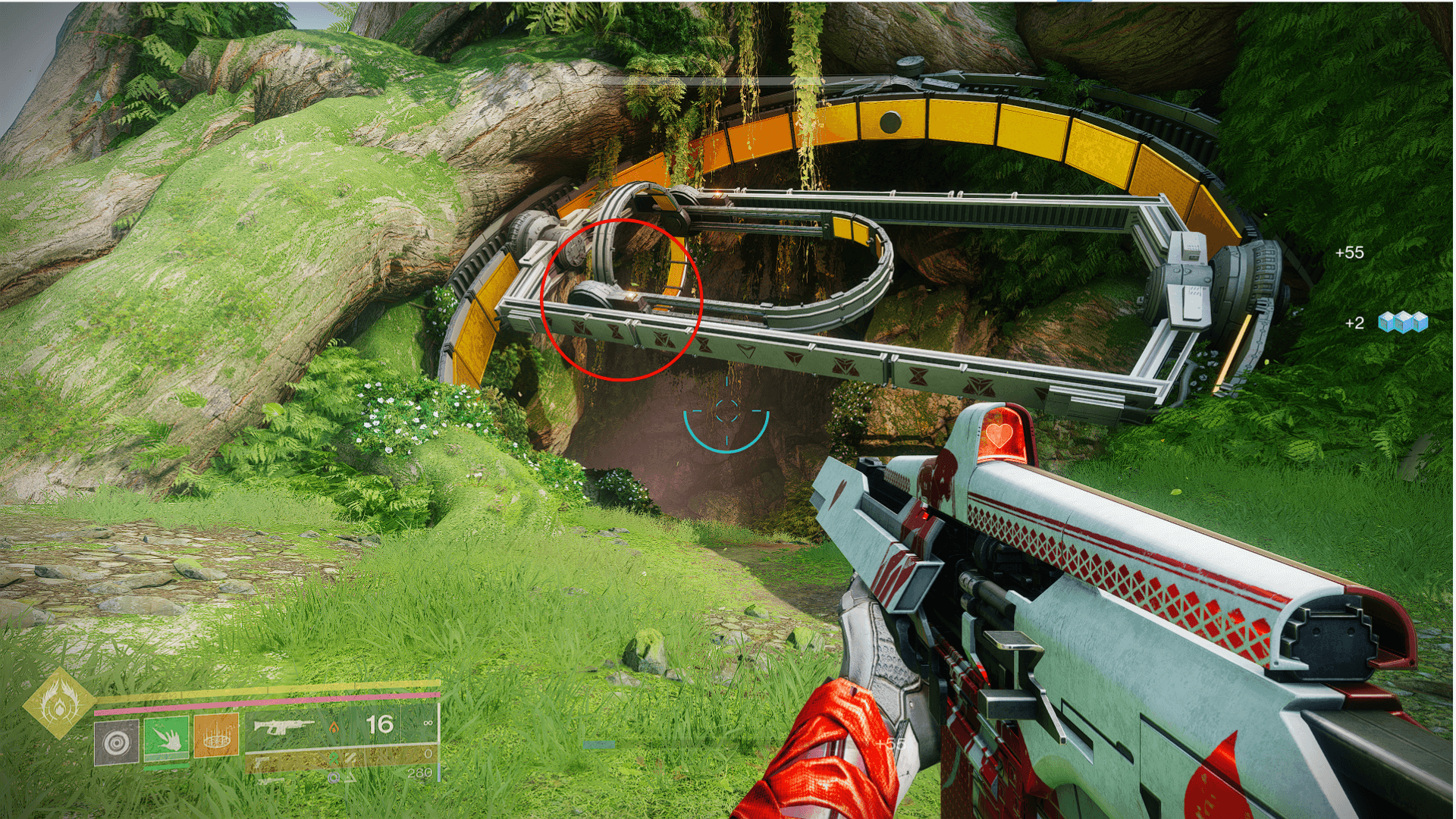The image size is (1456, 819).
Task: Activate the orange ring class ability
Action: tap(216, 735)
